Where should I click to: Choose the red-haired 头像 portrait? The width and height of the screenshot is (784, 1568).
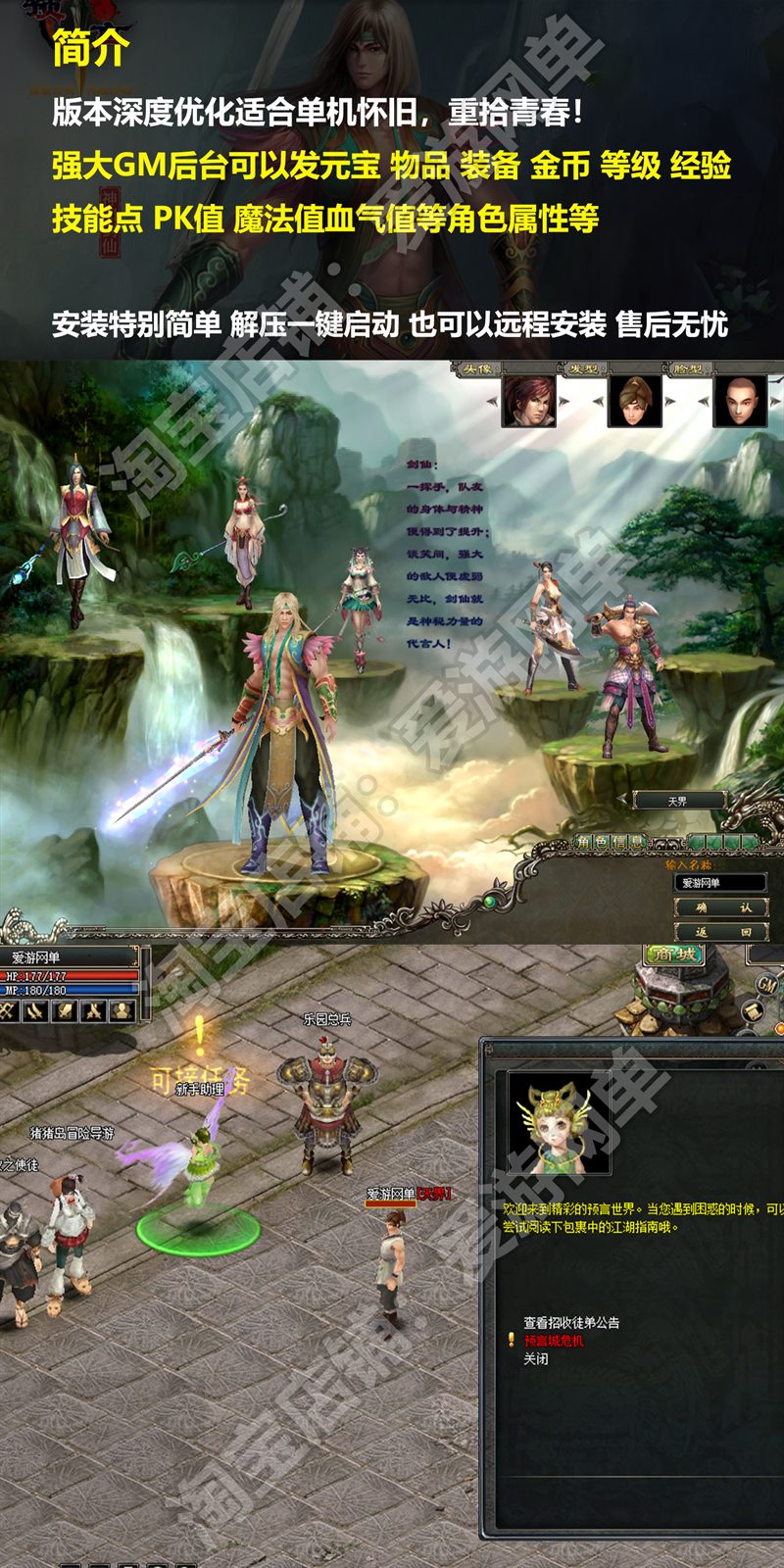coord(529,400)
